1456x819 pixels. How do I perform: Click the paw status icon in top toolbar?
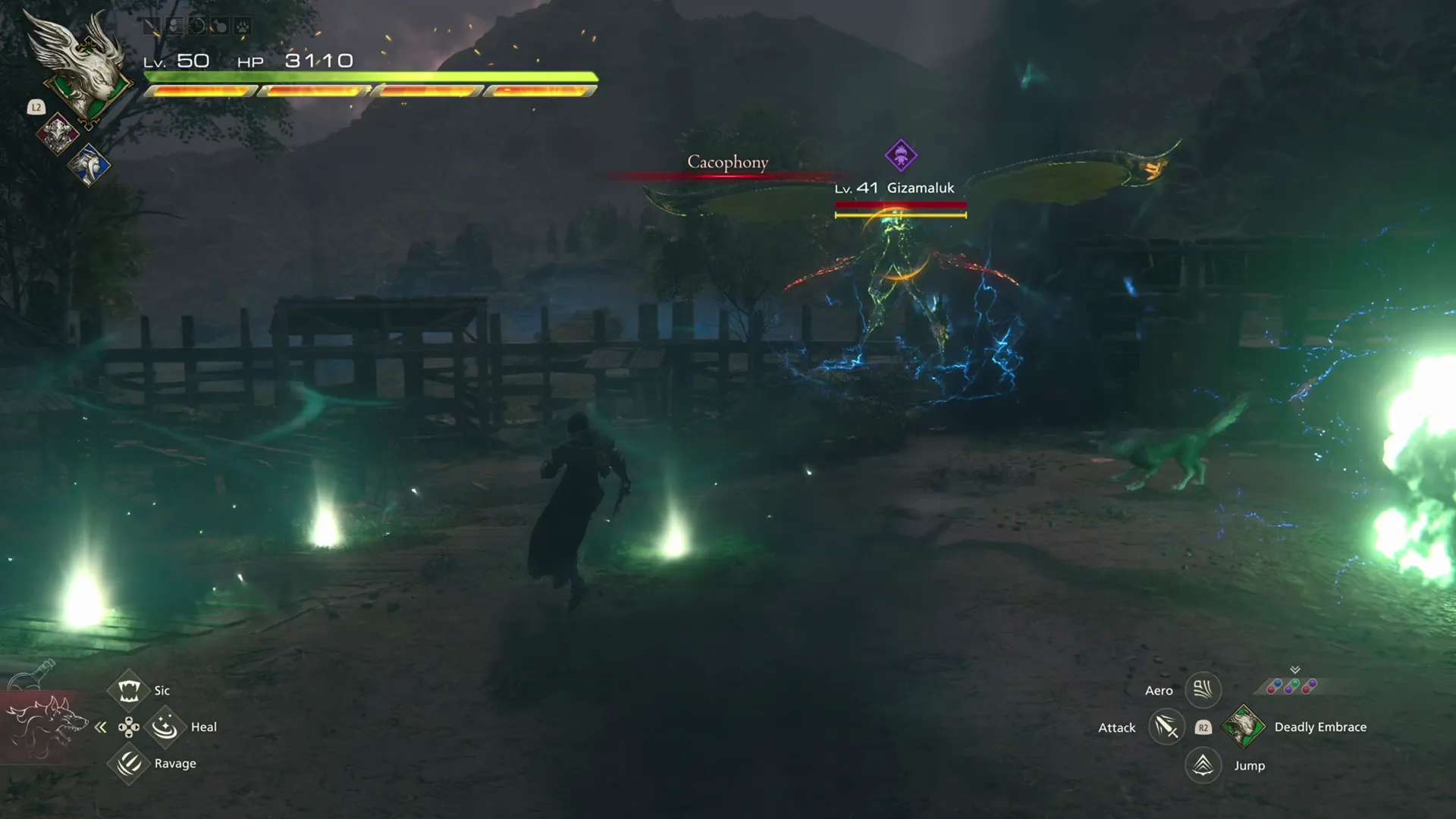(241, 27)
